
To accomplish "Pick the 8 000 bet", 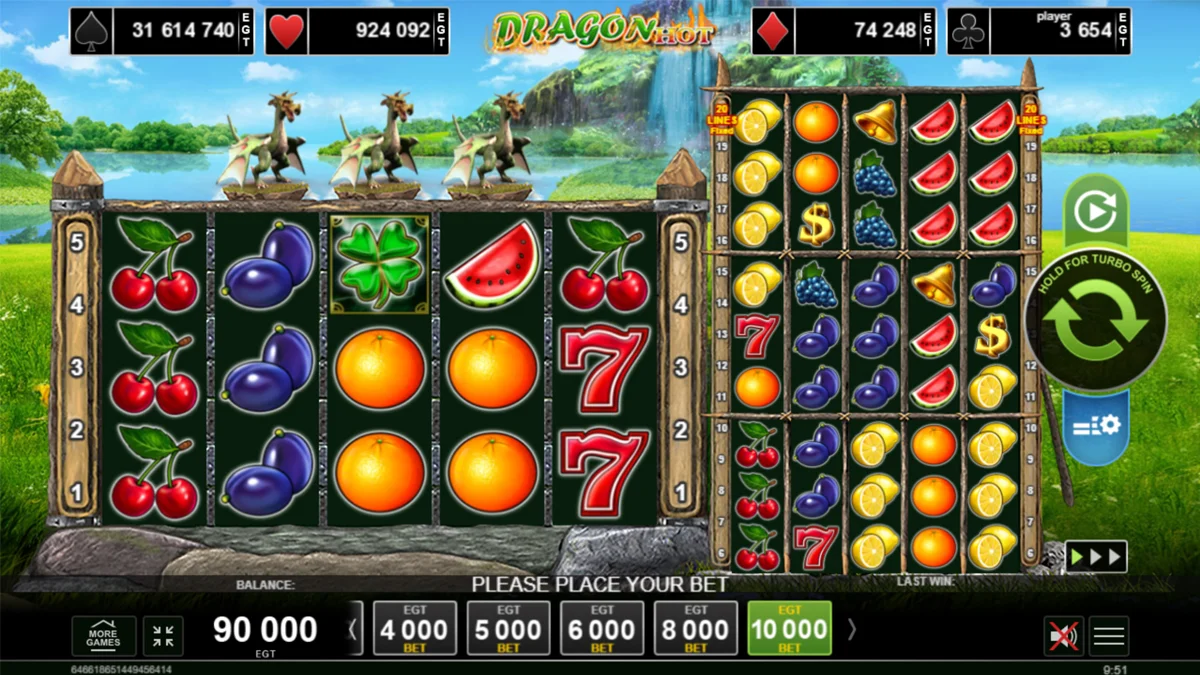I will coord(696,629).
